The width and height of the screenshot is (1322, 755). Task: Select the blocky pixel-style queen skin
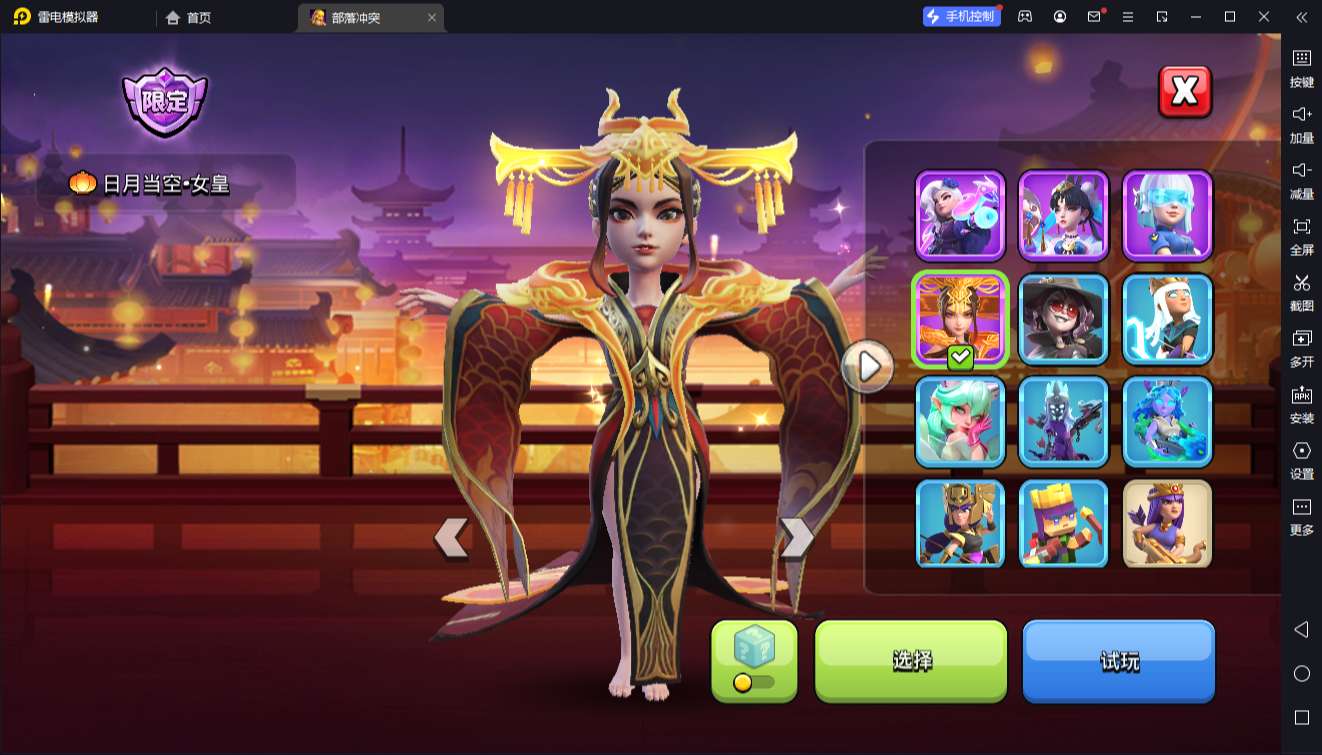pyautogui.click(x=1064, y=524)
